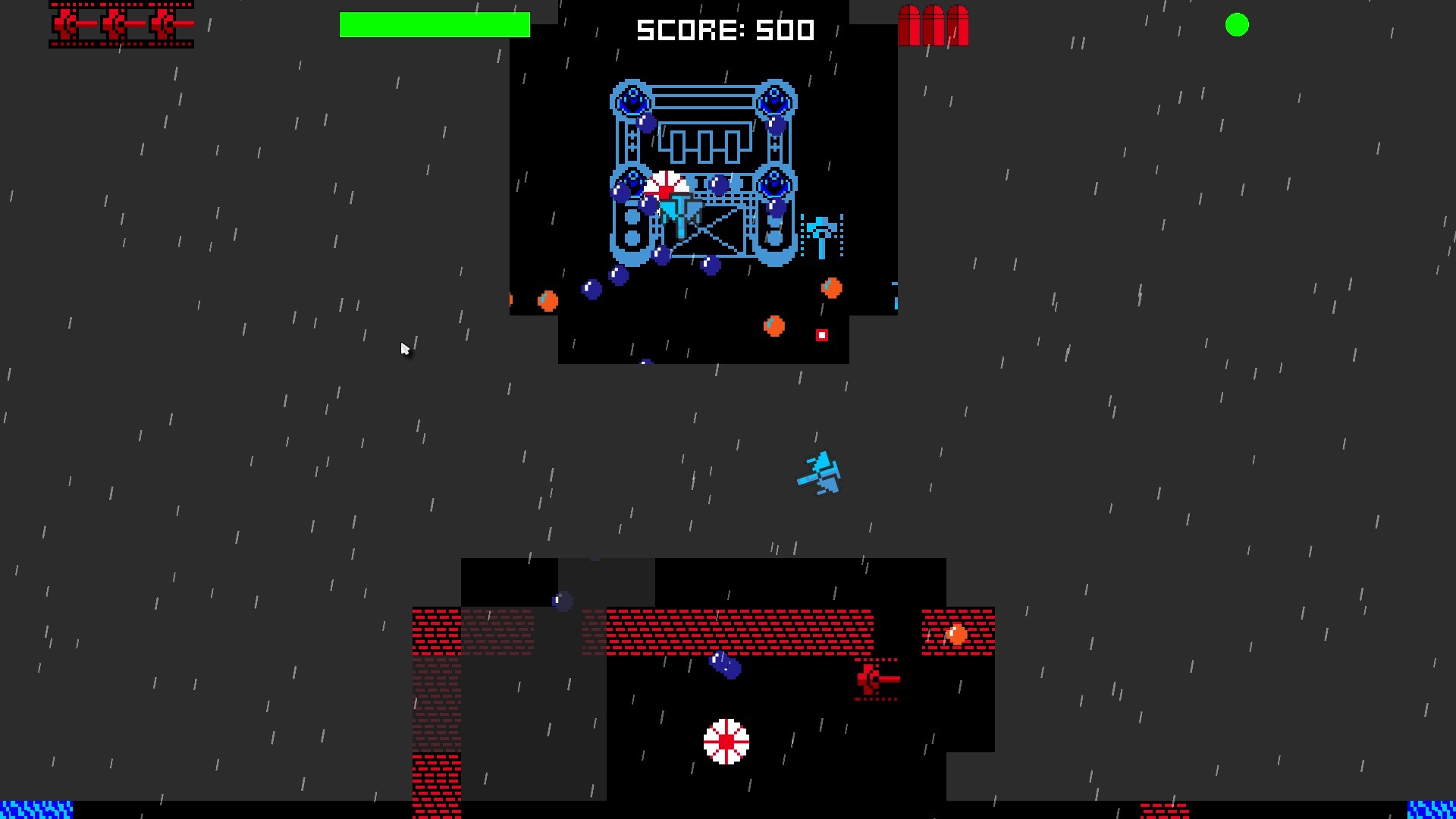Click the top-right turret on the boss
1456x819 pixels.
pyautogui.click(x=774, y=99)
